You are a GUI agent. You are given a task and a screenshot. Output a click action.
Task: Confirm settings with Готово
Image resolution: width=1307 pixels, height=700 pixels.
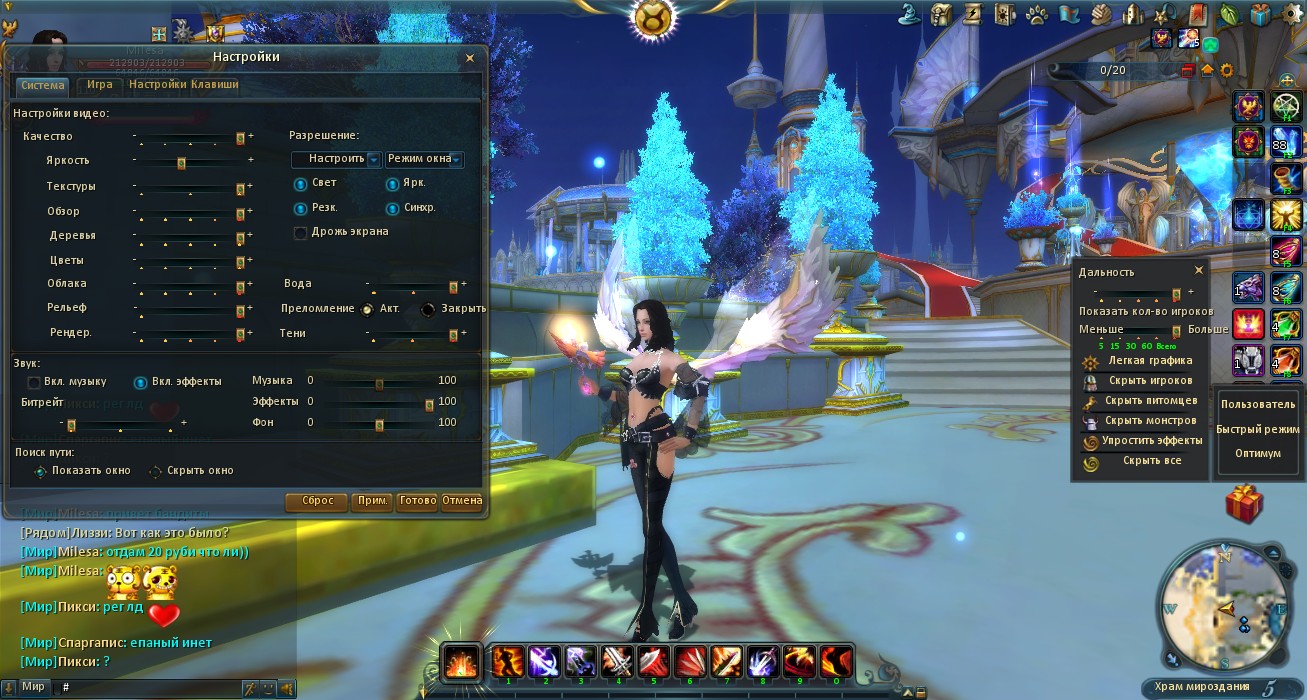417,501
